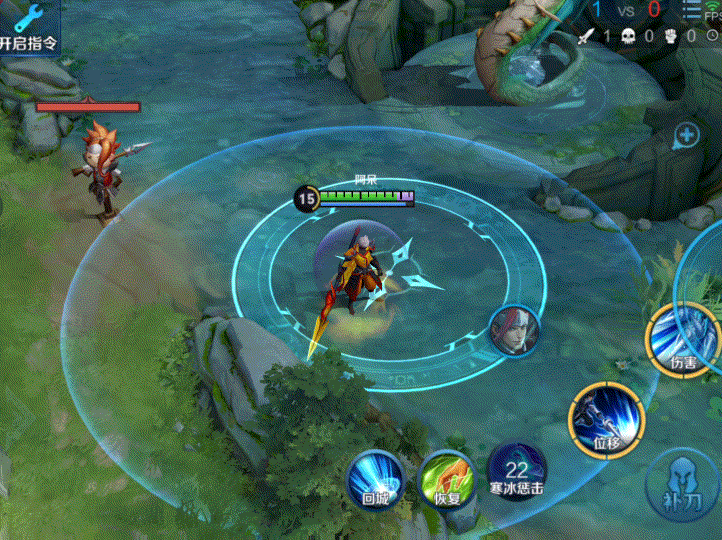Activate the 恢复 heal spell
This screenshot has height=540, width=722.
(x=446, y=477)
